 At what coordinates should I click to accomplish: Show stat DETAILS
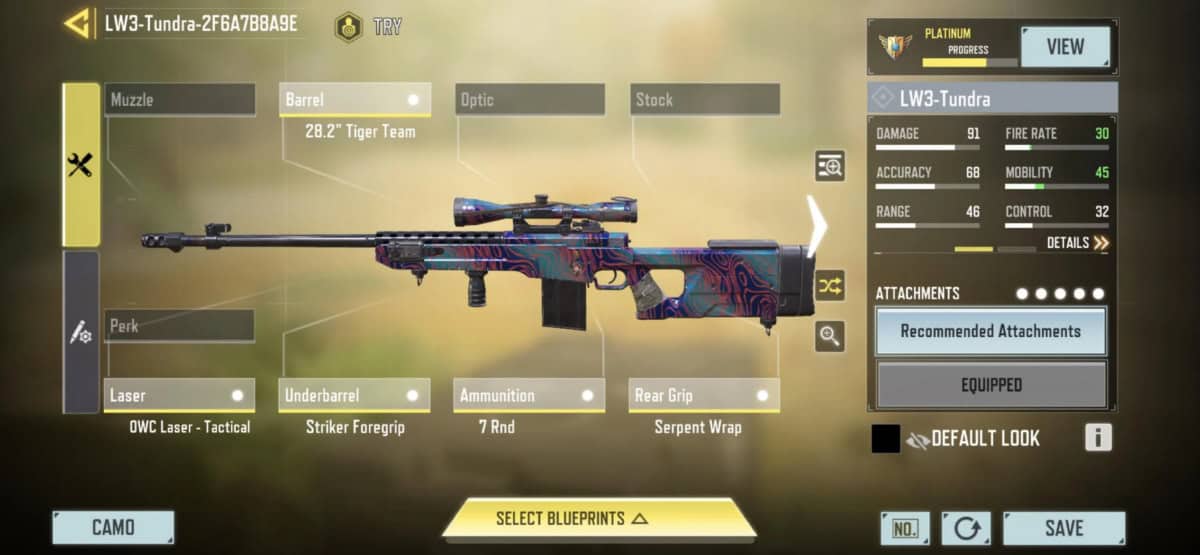click(1078, 243)
